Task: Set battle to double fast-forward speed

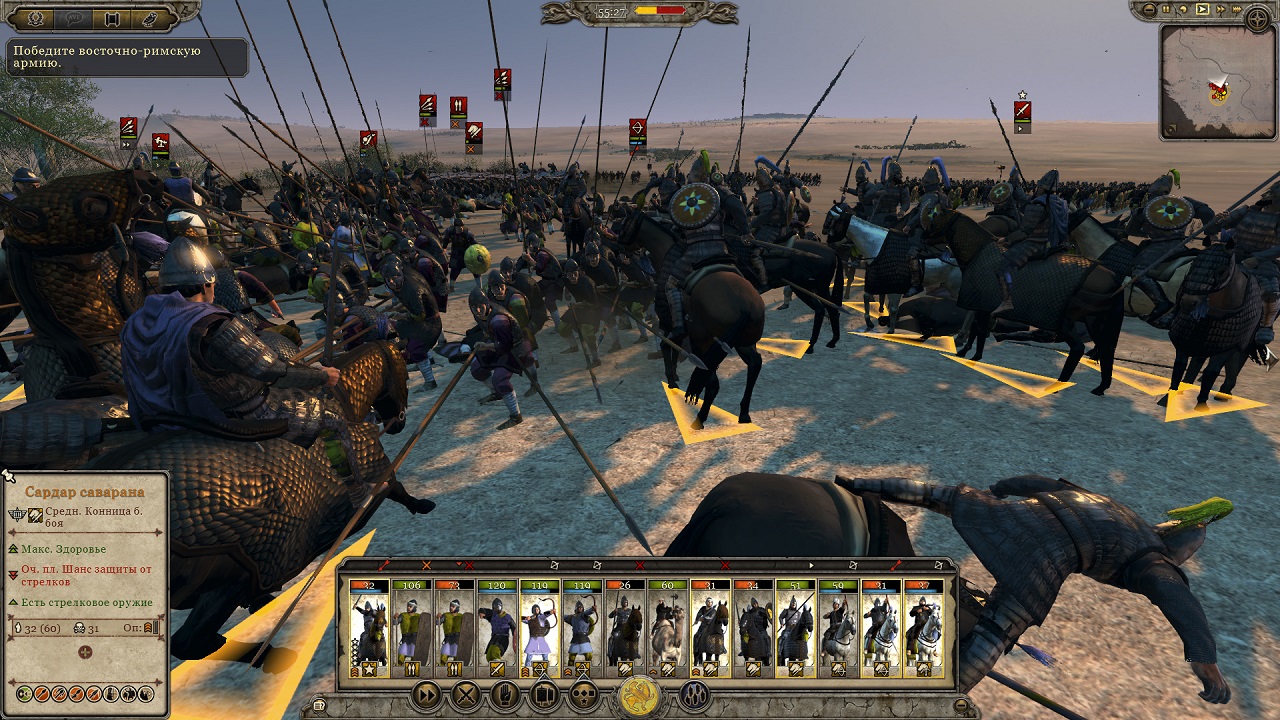Action: [x=1221, y=10]
